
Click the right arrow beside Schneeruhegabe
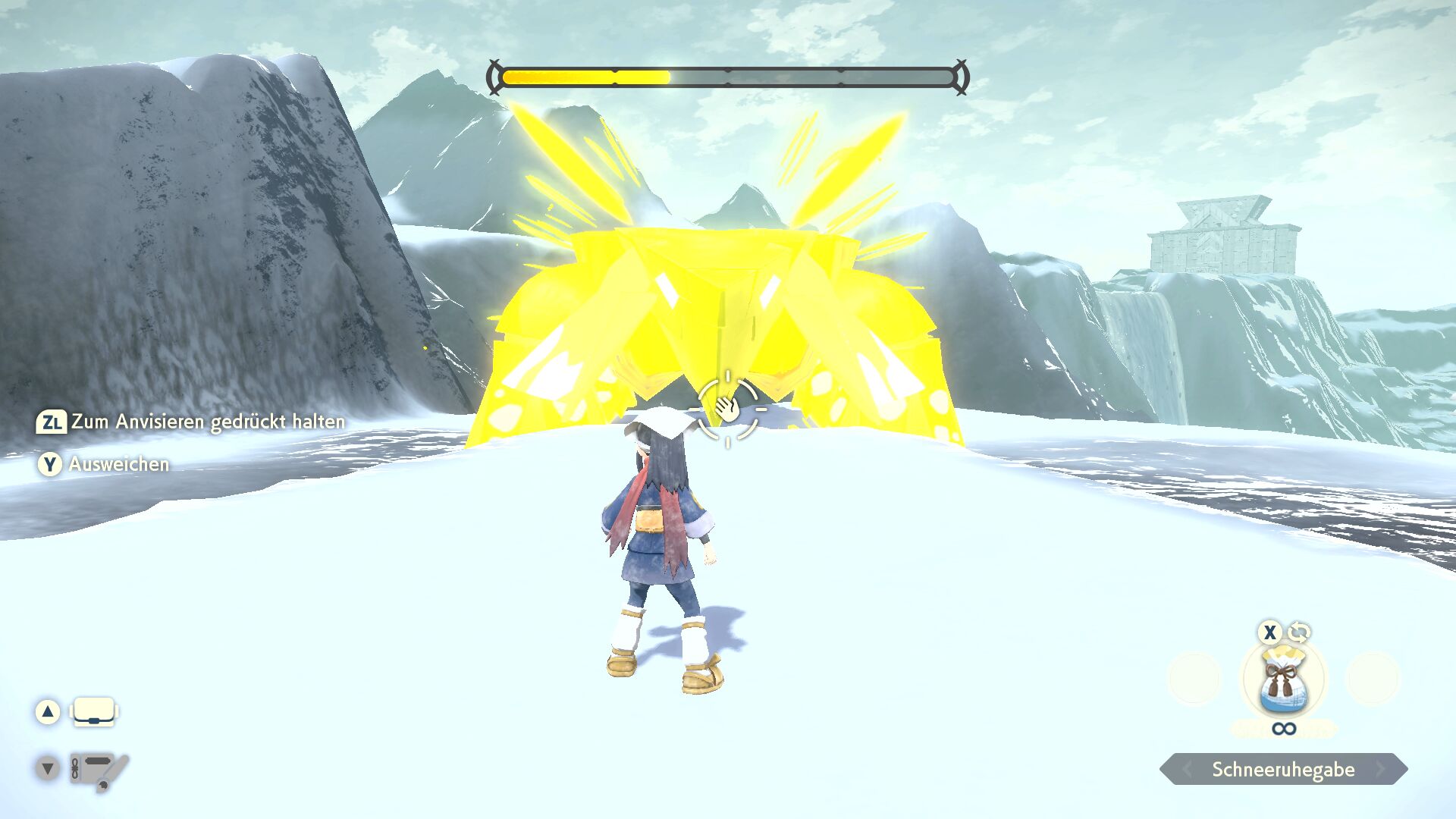1381,770
